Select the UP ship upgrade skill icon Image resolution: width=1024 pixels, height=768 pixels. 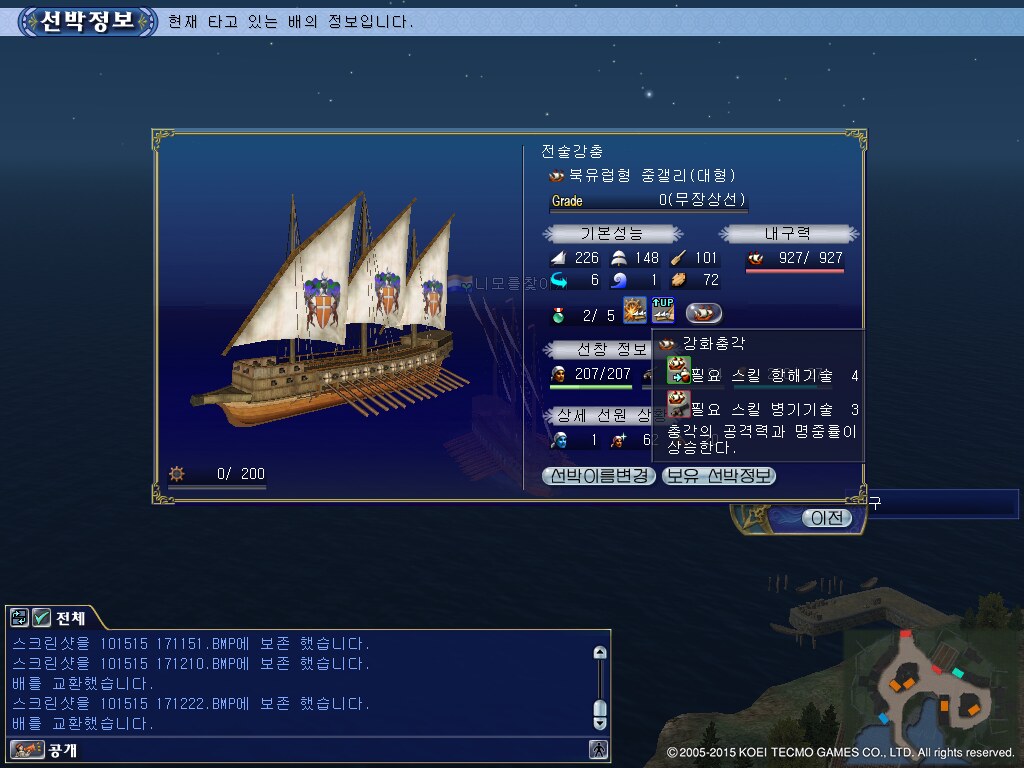(x=663, y=311)
